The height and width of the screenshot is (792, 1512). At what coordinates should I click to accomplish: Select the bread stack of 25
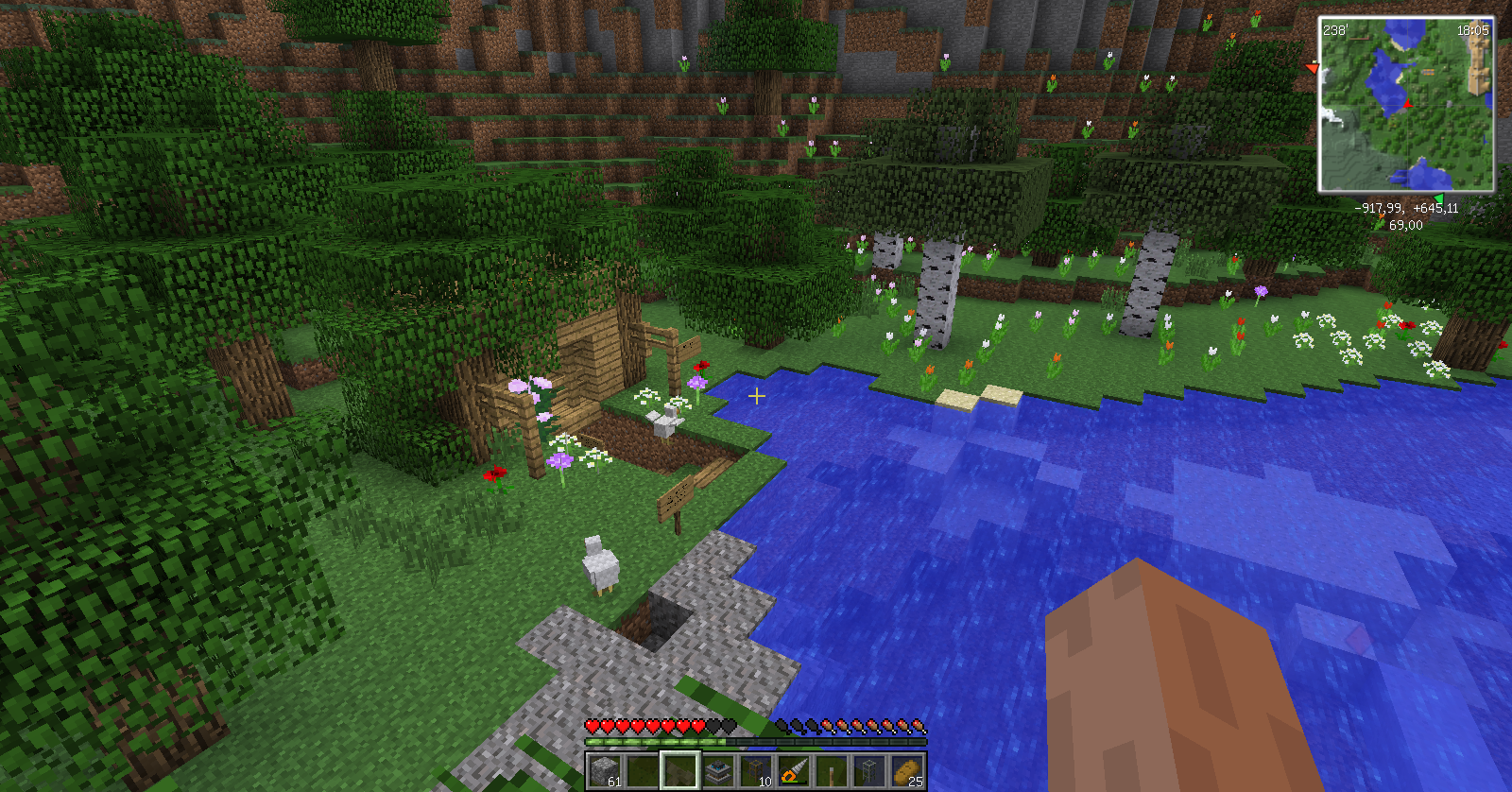(x=907, y=770)
